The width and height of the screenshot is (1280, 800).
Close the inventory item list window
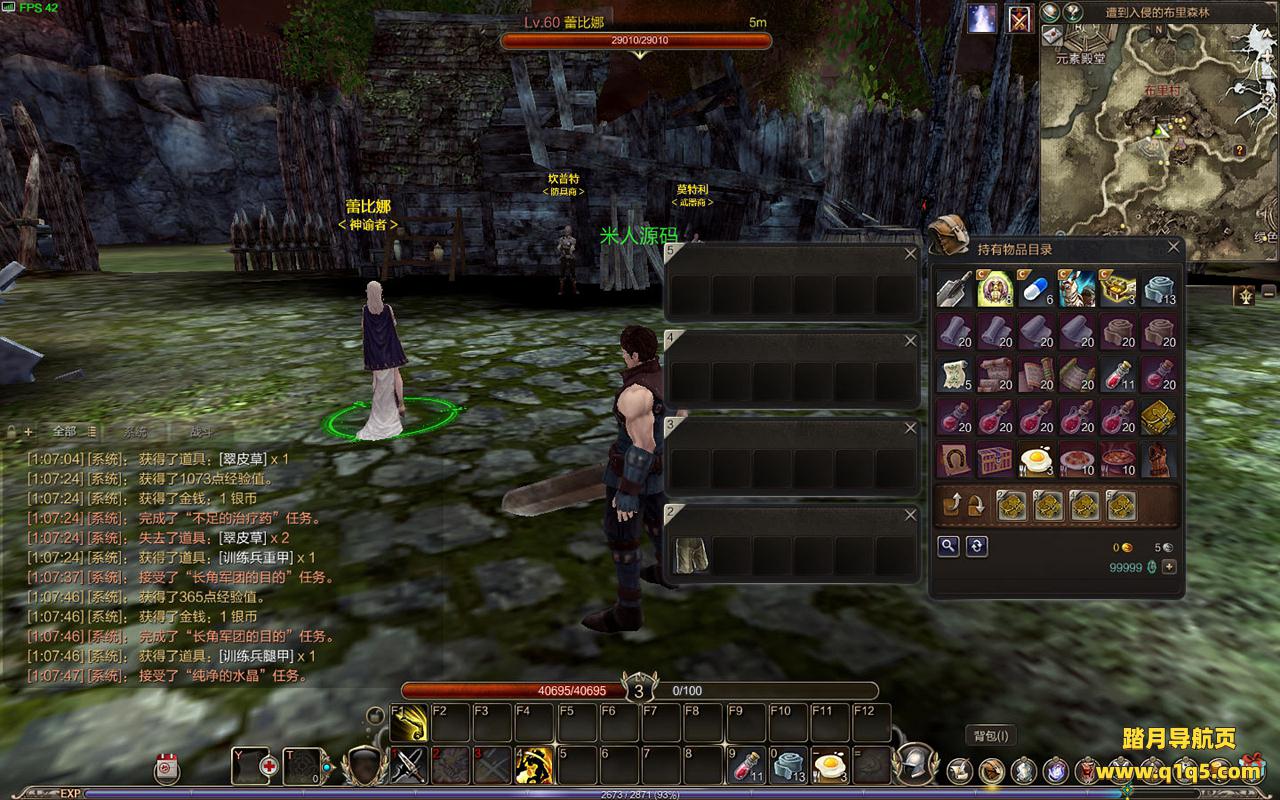click(x=1173, y=247)
